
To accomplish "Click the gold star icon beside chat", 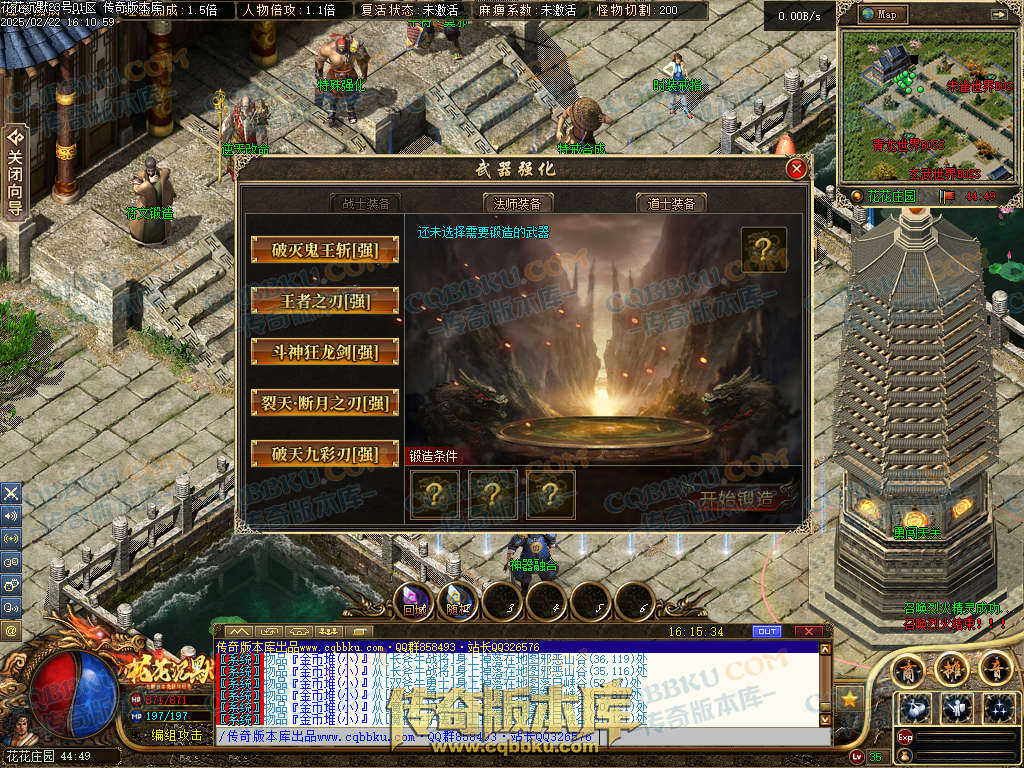I will click(851, 697).
